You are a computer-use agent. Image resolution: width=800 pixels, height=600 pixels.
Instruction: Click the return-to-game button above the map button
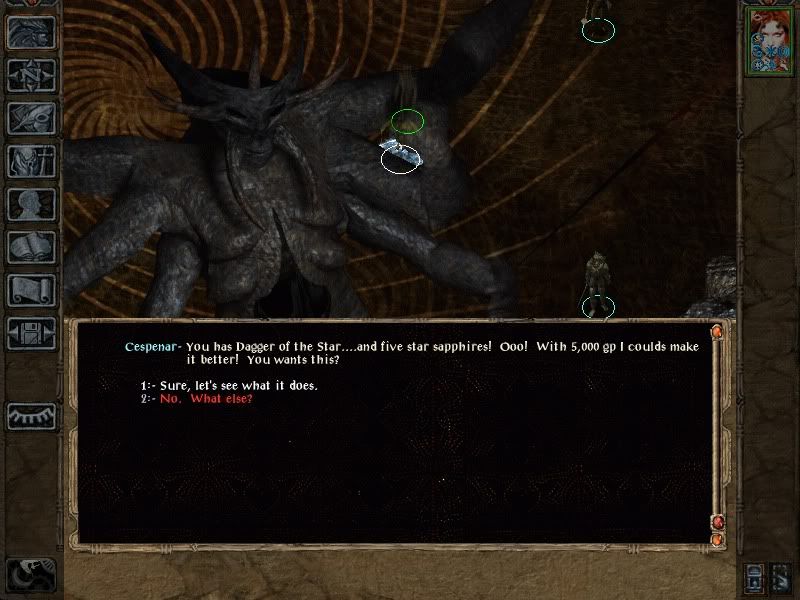tap(31, 32)
